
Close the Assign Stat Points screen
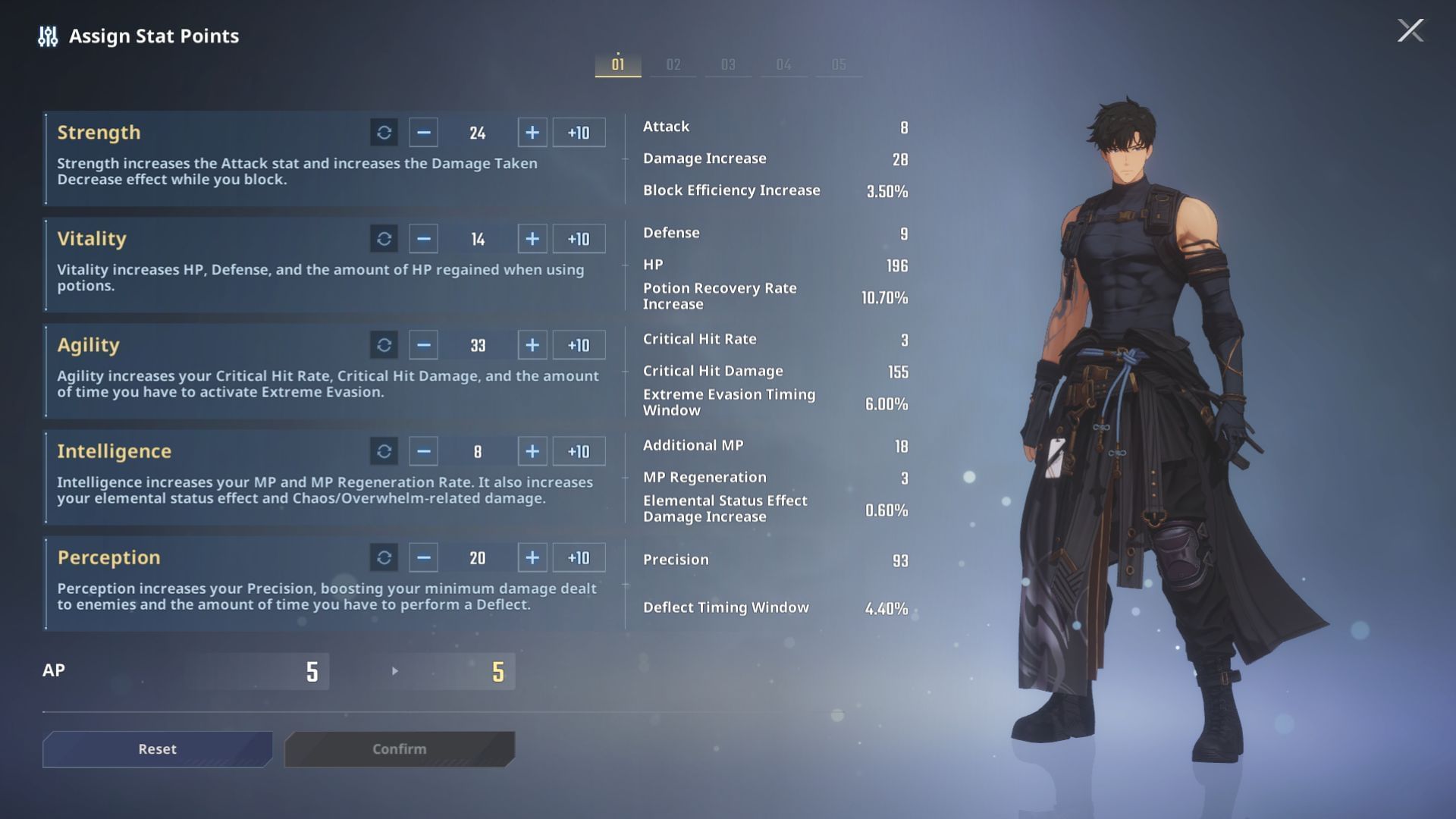pos(1409,32)
